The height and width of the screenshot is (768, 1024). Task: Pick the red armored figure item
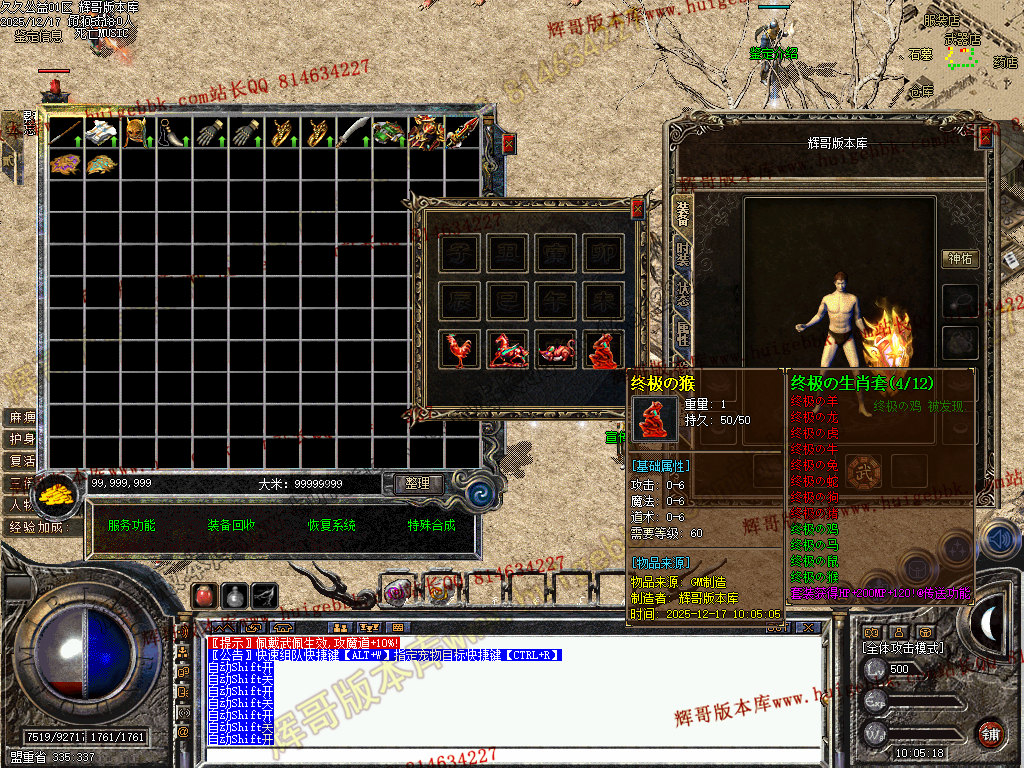[x=425, y=132]
